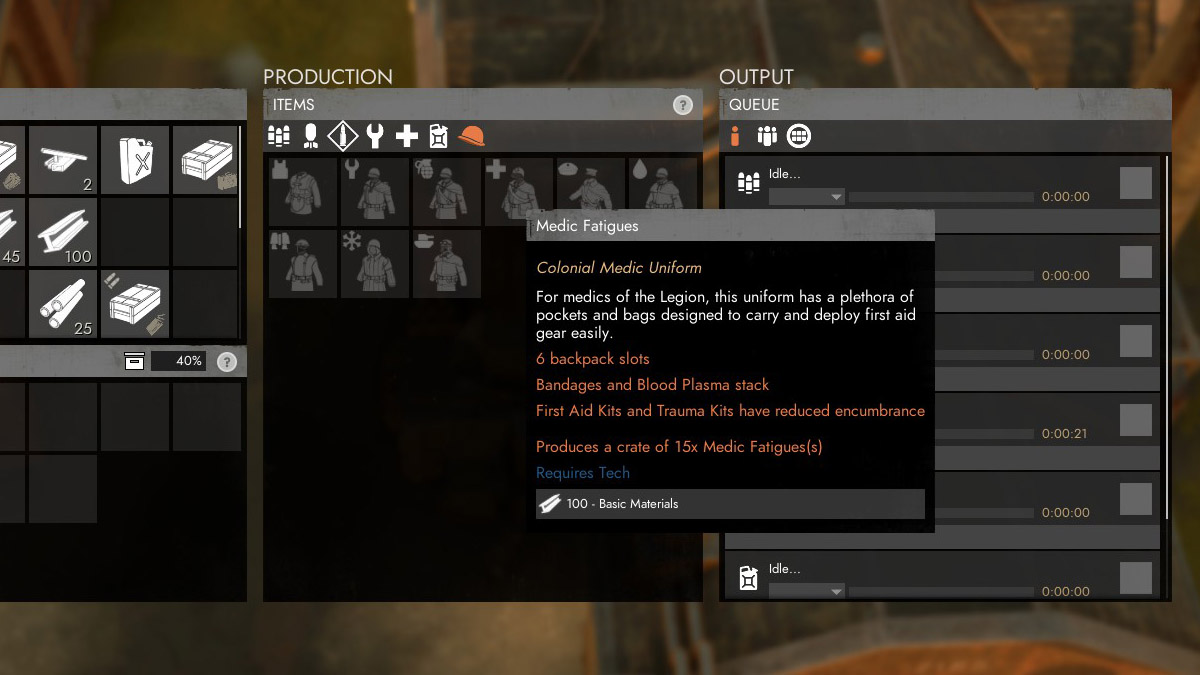
Task: Switch to the heavy arms shell category
Action: (310, 136)
